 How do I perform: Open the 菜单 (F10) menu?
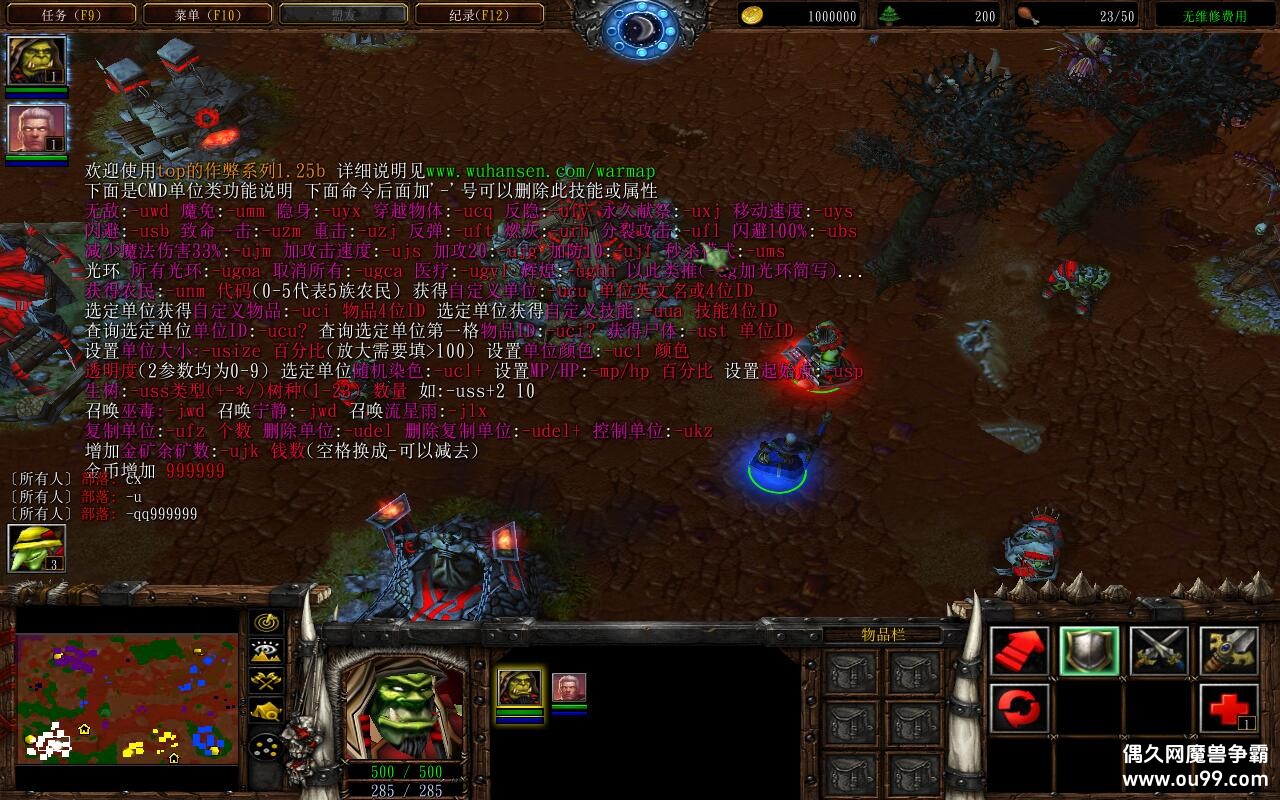[207, 15]
